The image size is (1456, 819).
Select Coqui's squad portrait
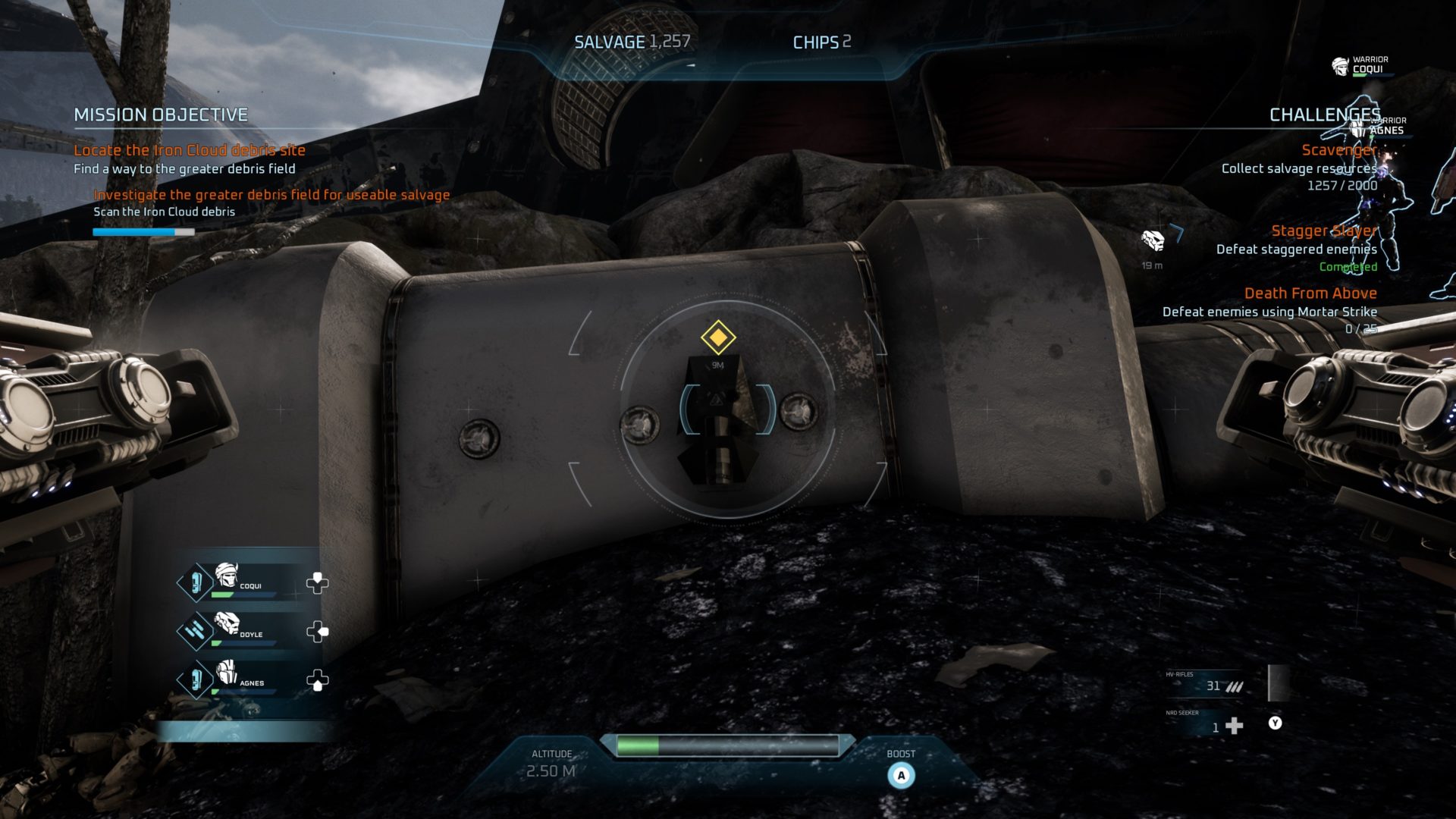[x=226, y=576]
